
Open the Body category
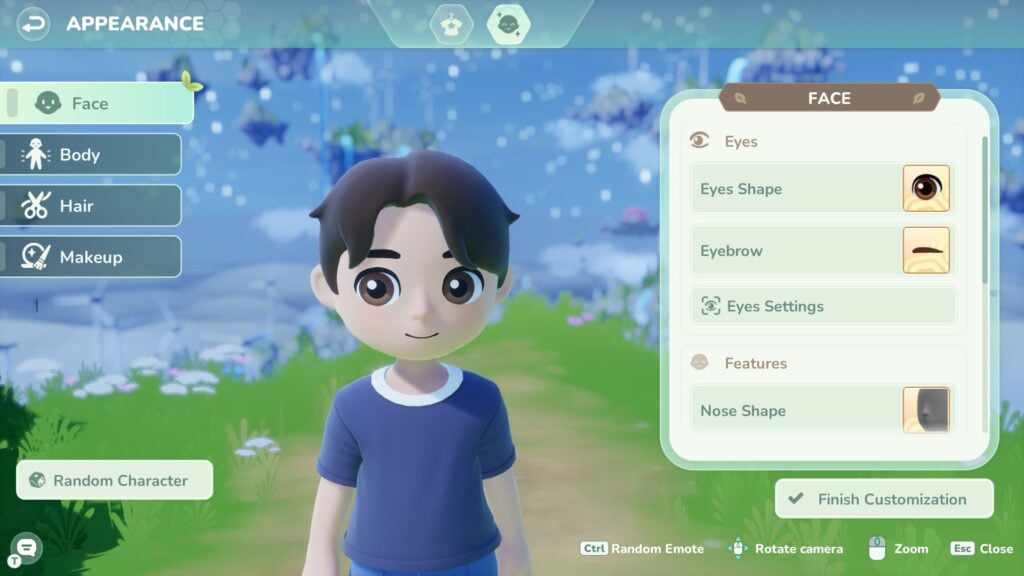coord(91,155)
